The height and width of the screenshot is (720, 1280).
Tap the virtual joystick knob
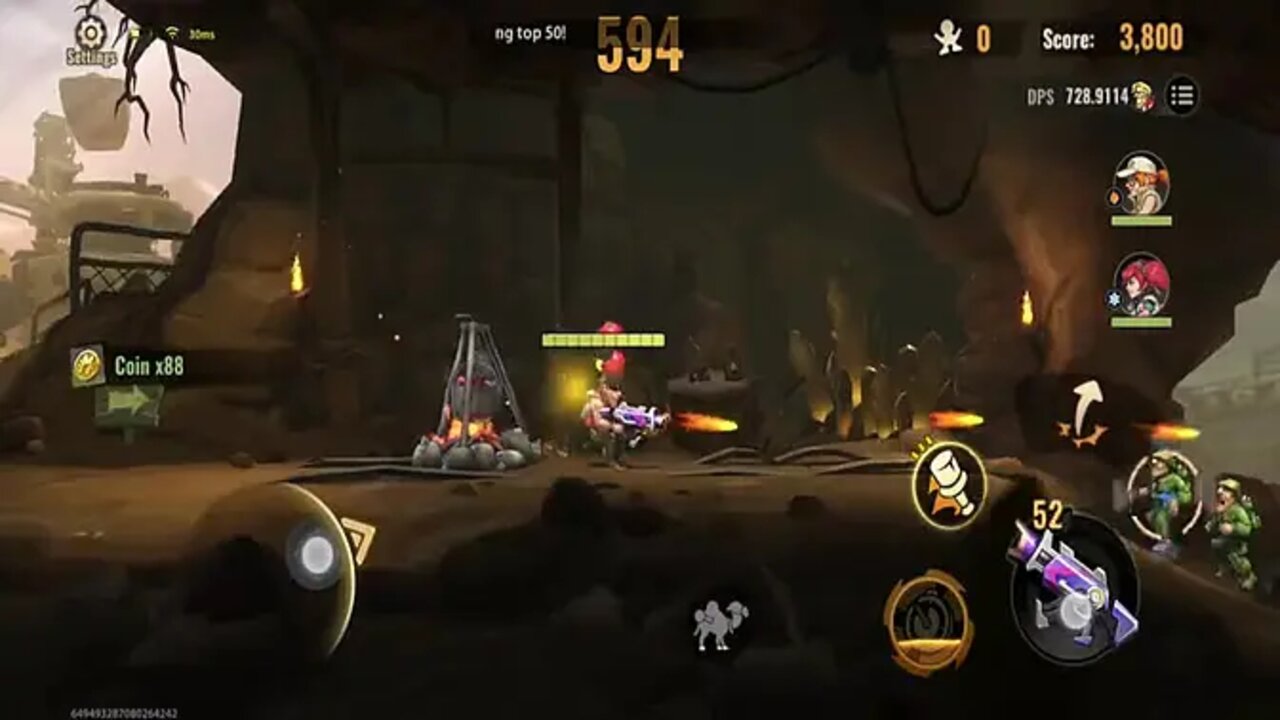pyautogui.click(x=315, y=555)
